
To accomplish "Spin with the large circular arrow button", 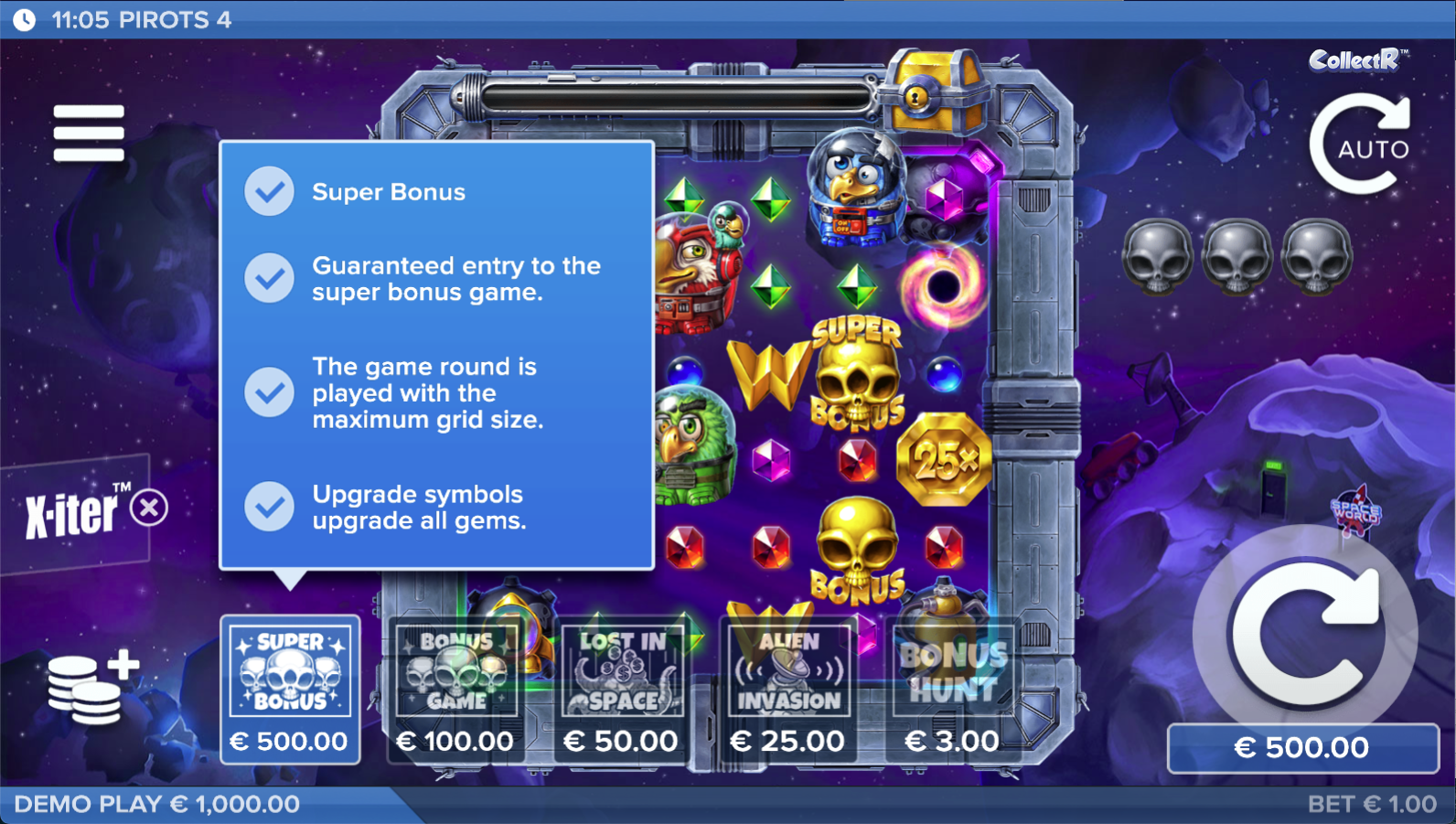I will tap(1305, 636).
